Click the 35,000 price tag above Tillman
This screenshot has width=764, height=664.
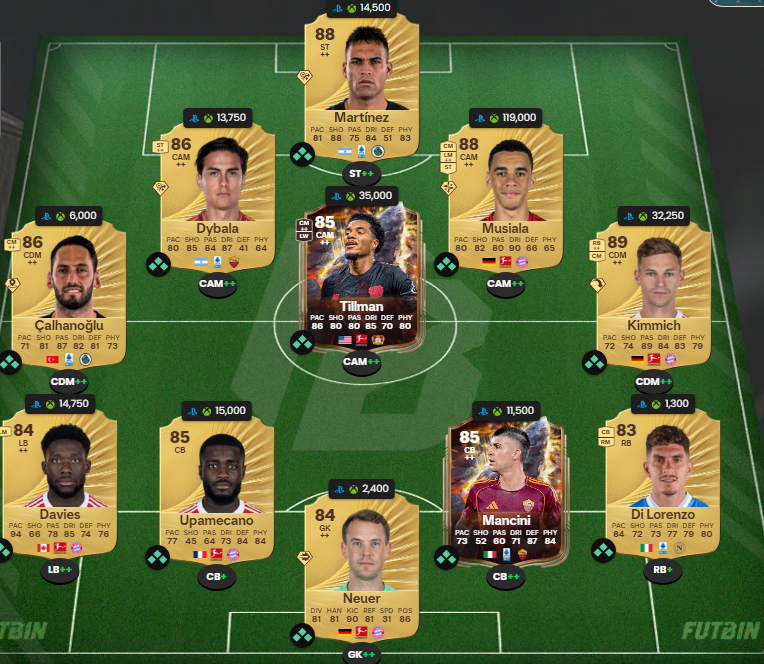coord(361,195)
